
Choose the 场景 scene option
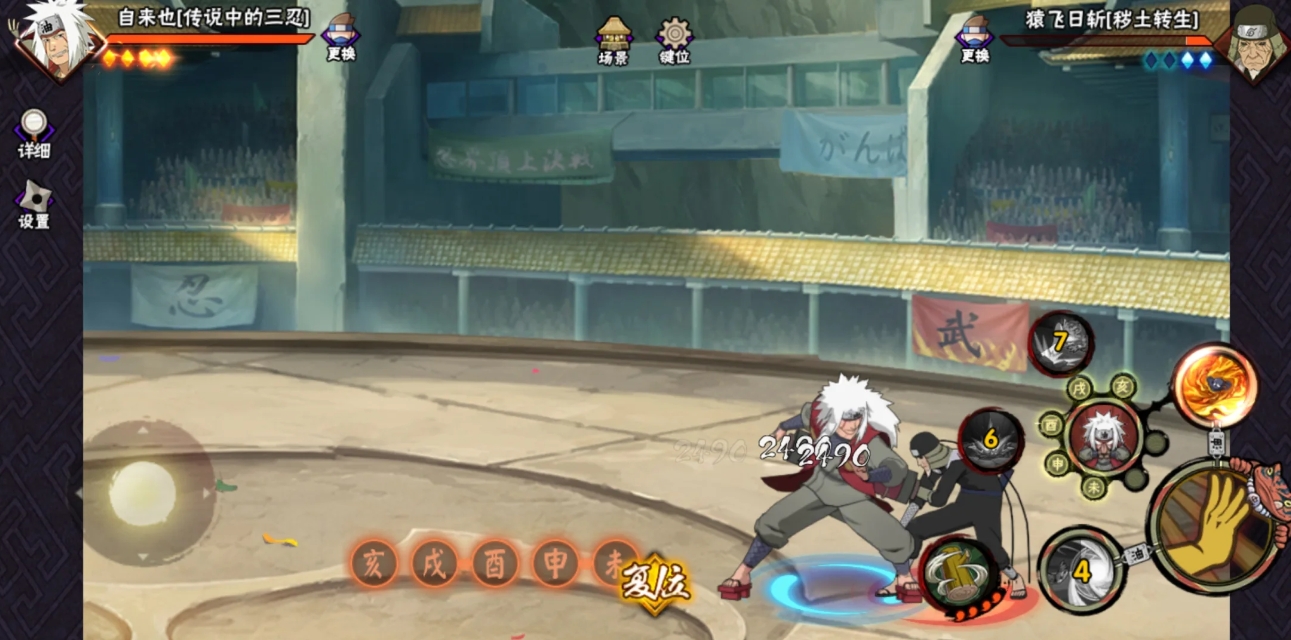coord(613,40)
